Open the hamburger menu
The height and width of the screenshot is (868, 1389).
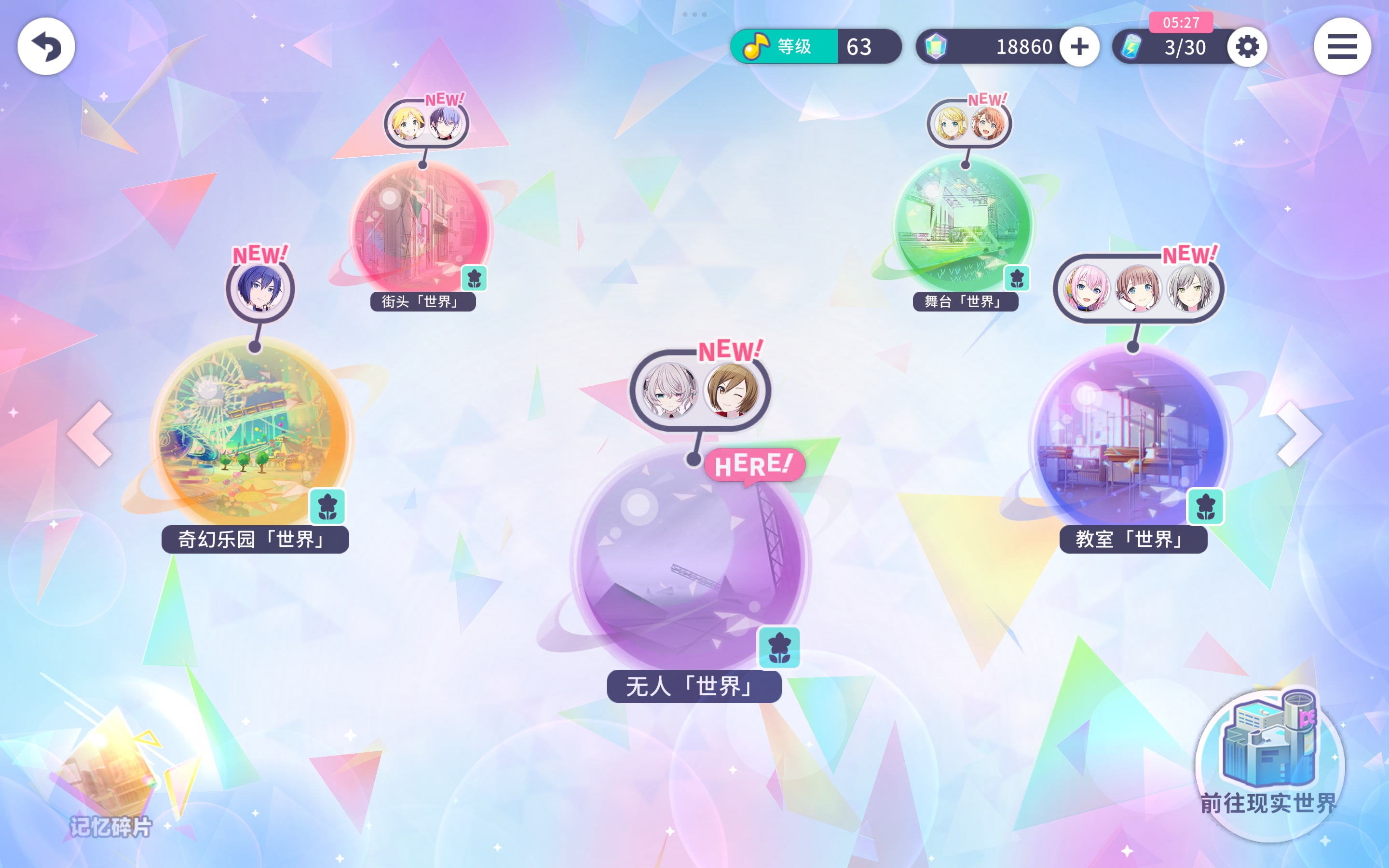[1341, 46]
